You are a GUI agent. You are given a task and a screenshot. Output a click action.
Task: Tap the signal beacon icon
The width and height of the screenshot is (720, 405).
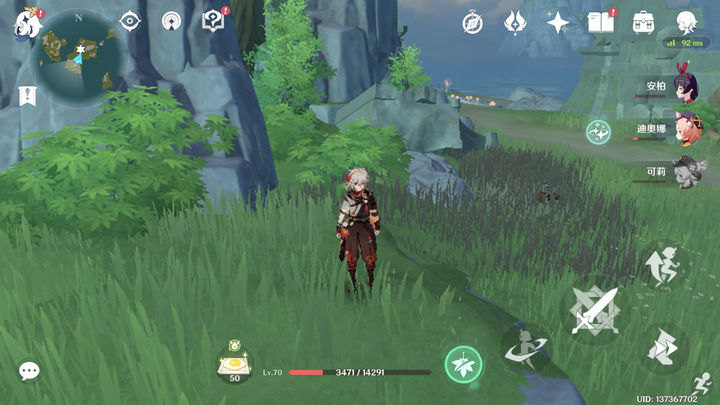point(171,21)
